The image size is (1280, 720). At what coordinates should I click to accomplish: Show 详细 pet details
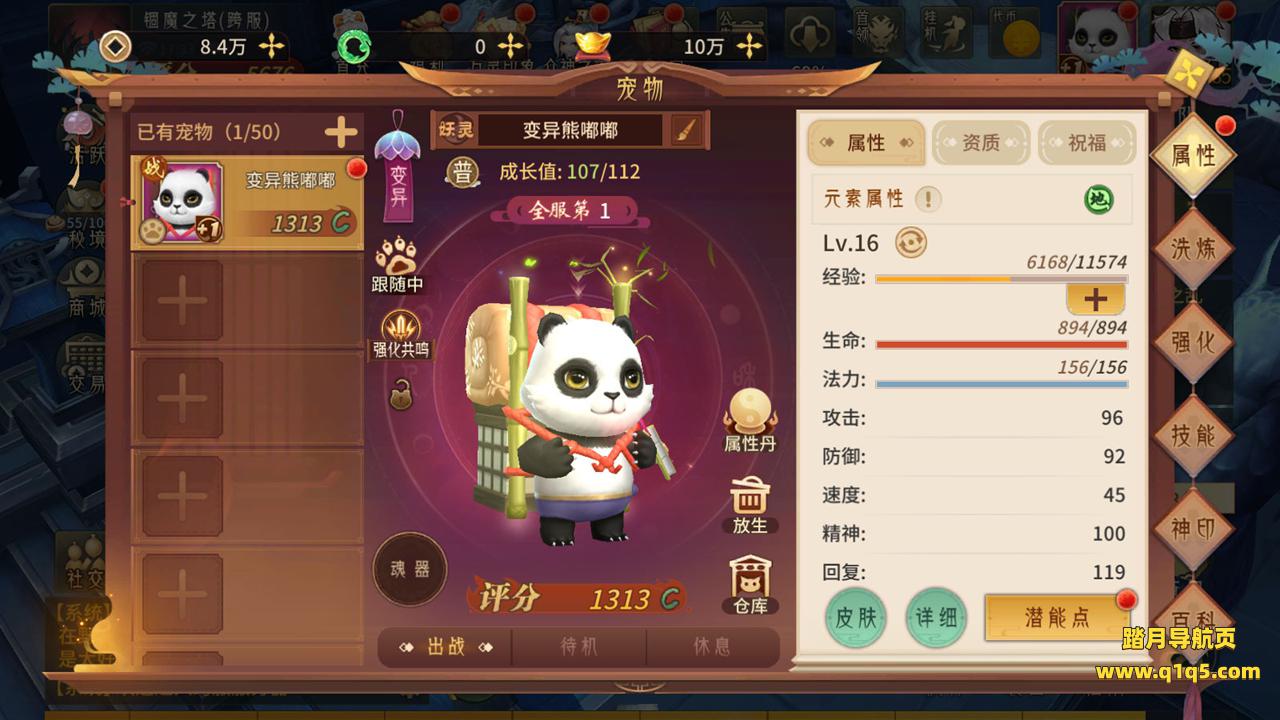pyautogui.click(x=936, y=617)
